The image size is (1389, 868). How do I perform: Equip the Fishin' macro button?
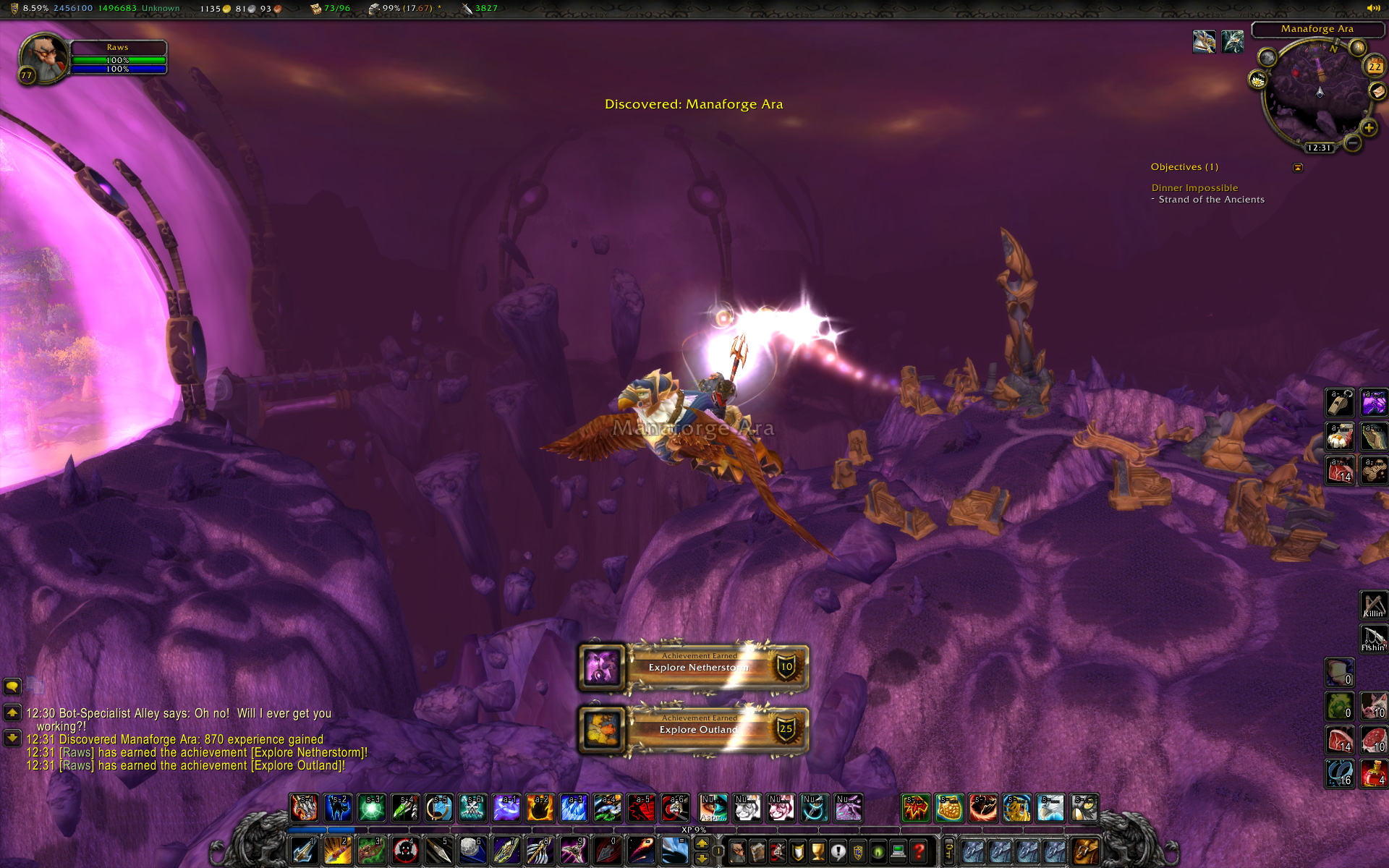coord(1373,639)
